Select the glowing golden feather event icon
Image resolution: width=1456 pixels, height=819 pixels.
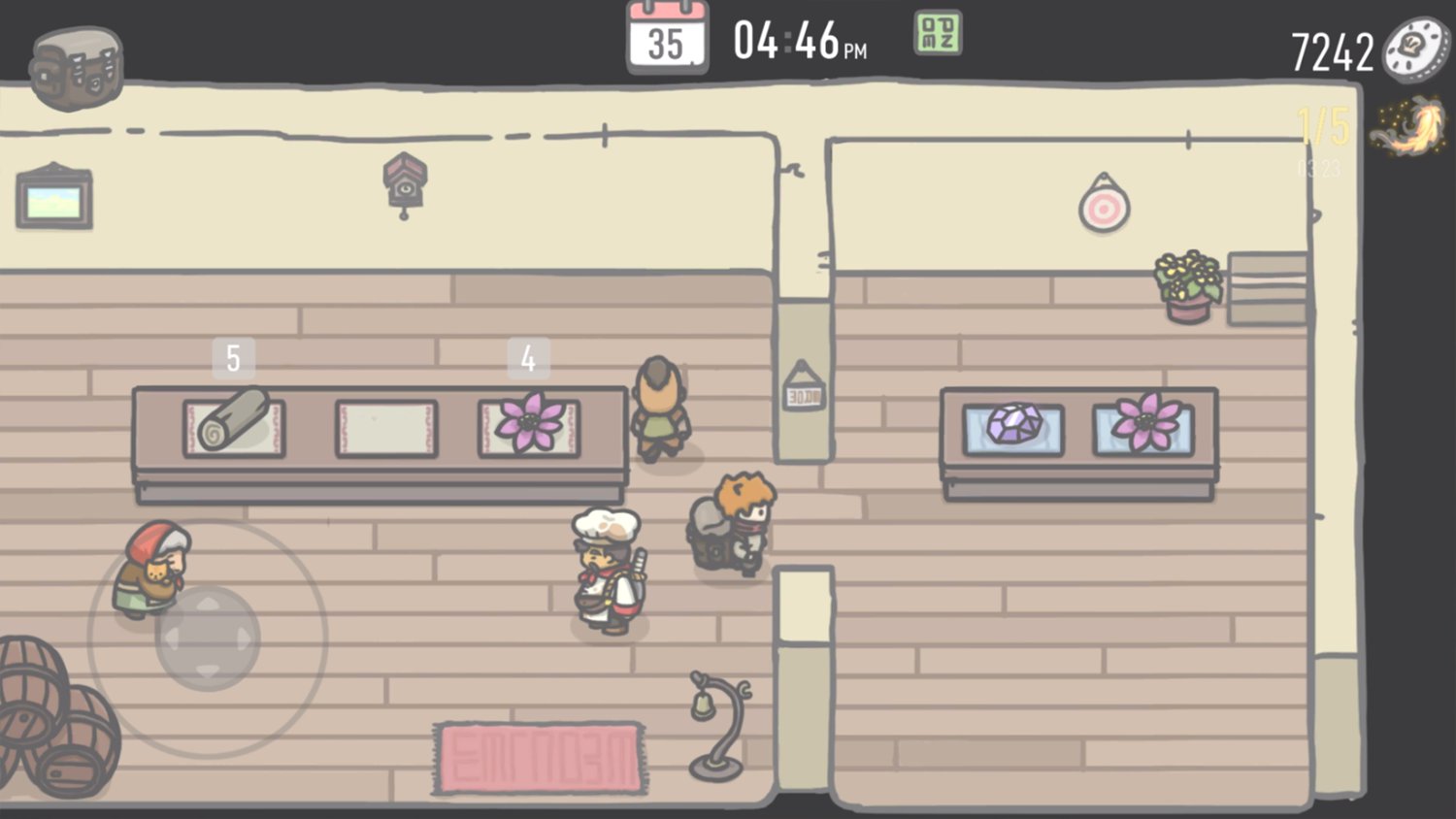(x=1408, y=126)
